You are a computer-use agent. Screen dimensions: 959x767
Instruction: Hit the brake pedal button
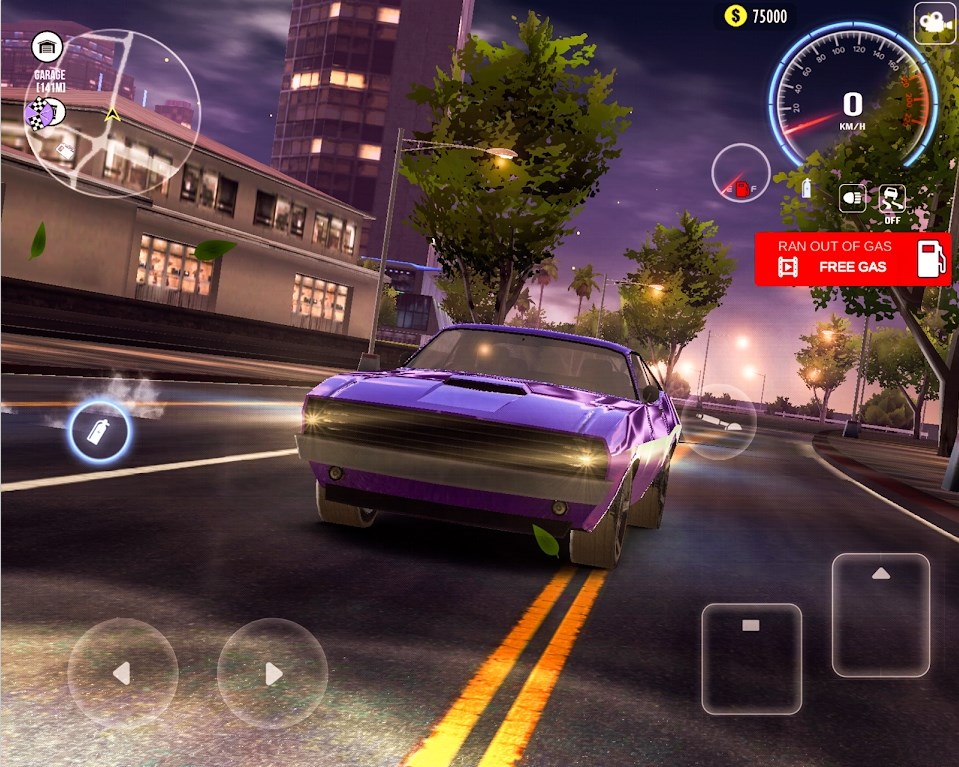point(751,658)
